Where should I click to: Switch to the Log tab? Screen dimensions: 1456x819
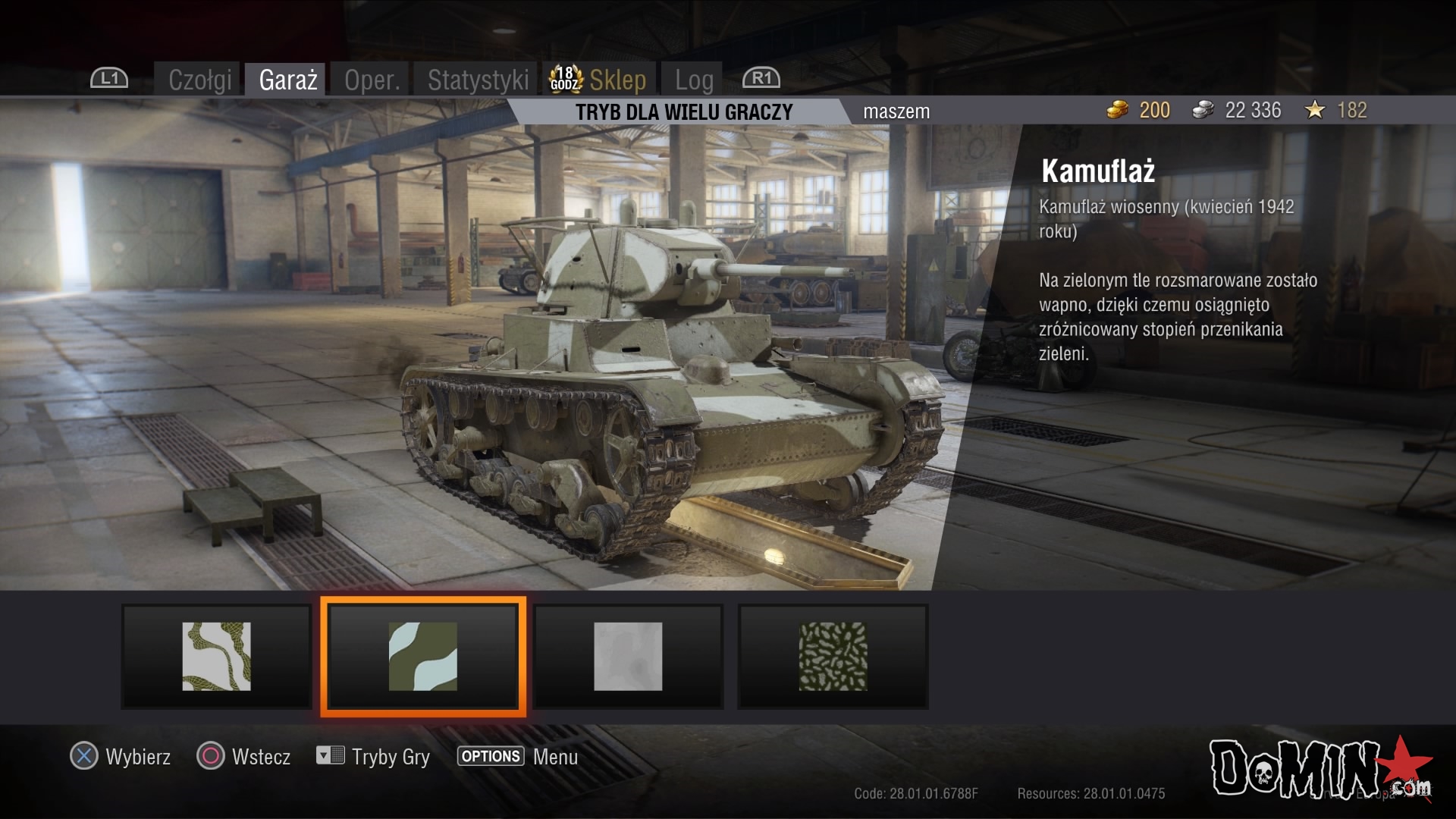click(694, 80)
